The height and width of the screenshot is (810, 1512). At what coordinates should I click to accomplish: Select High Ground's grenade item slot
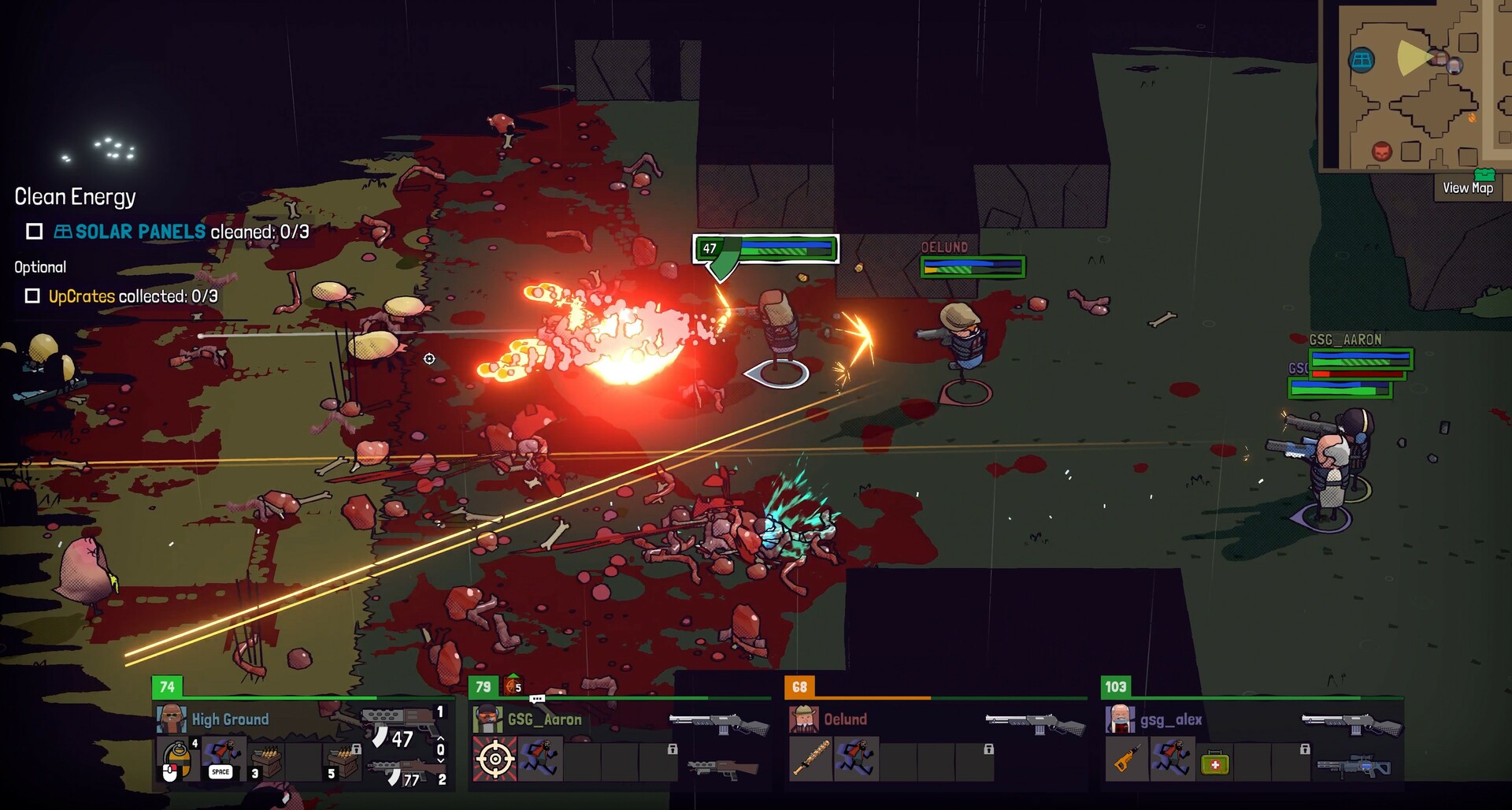[177, 760]
